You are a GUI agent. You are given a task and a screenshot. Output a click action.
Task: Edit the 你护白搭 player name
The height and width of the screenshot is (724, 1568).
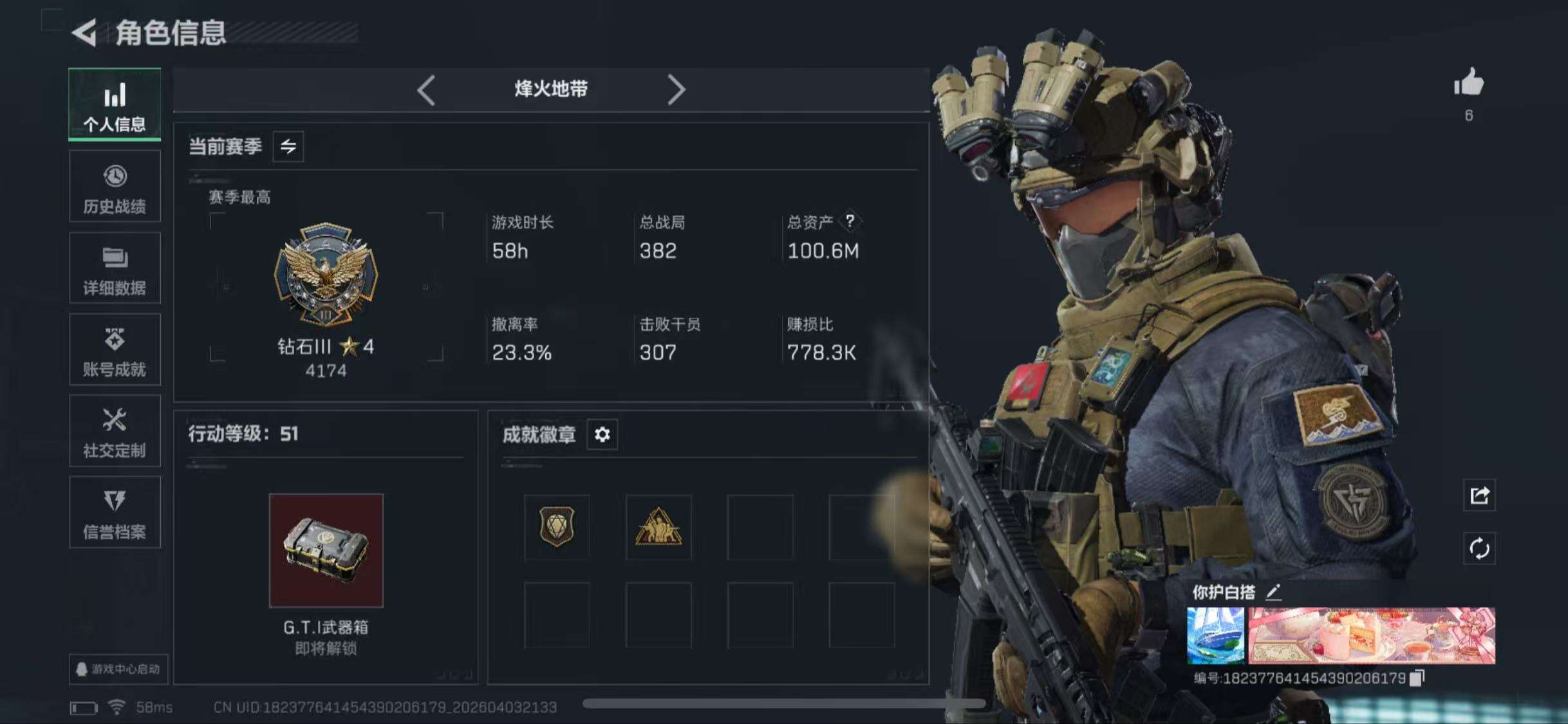point(1273,591)
